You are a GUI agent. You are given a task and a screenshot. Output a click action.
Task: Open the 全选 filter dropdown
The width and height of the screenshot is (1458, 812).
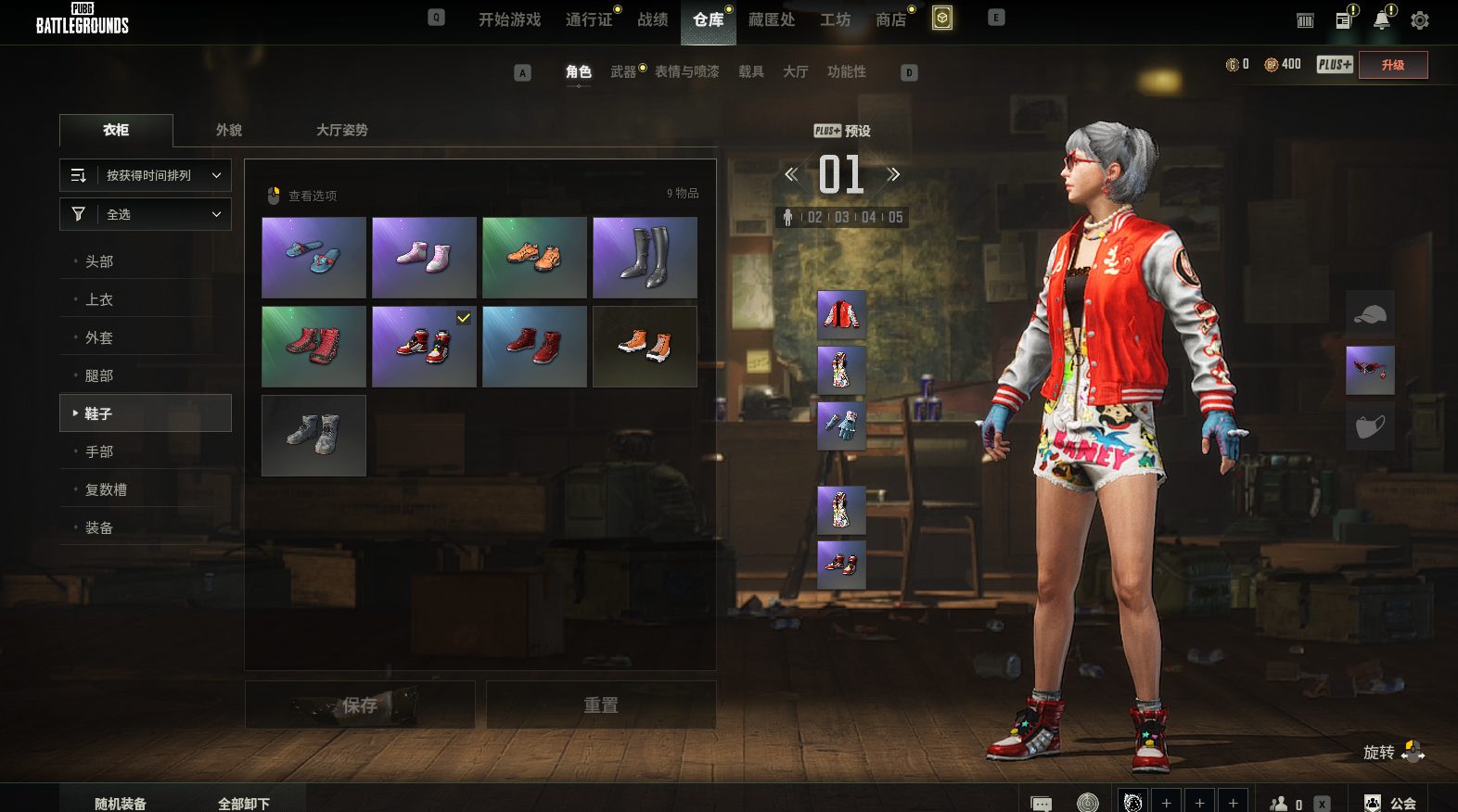point(146,214)
